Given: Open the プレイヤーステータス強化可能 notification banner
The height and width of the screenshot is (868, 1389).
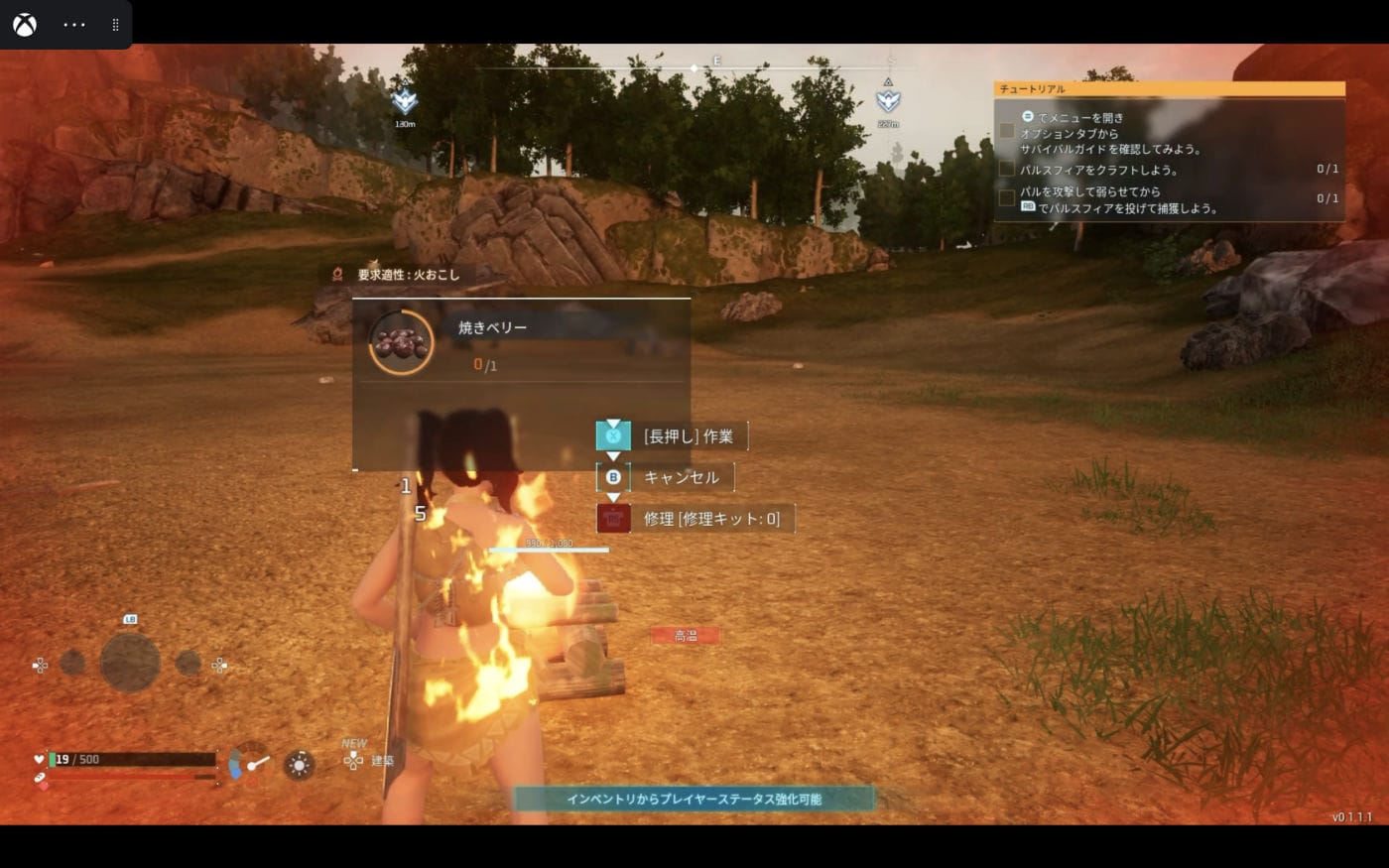Looking at the screenshot, I should point(694,799).
